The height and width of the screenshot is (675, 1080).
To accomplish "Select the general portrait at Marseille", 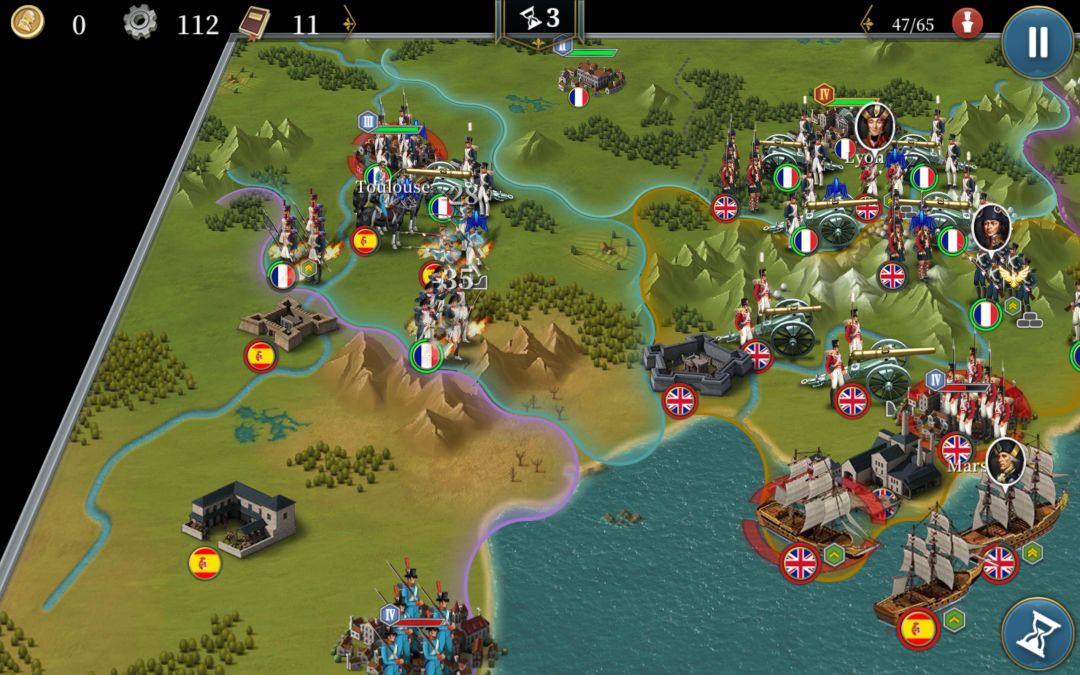I will (1005, 461).
